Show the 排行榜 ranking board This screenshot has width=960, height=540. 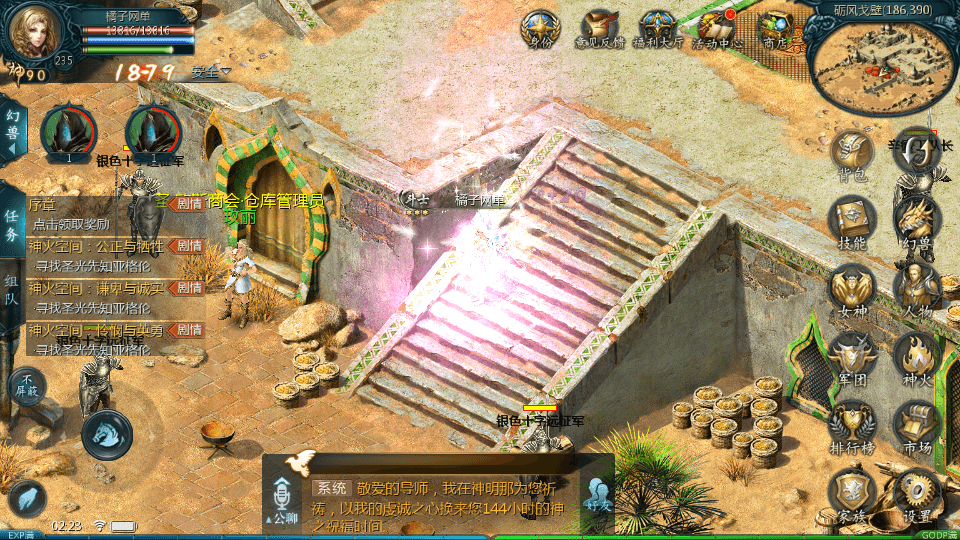tap(852, 426)
